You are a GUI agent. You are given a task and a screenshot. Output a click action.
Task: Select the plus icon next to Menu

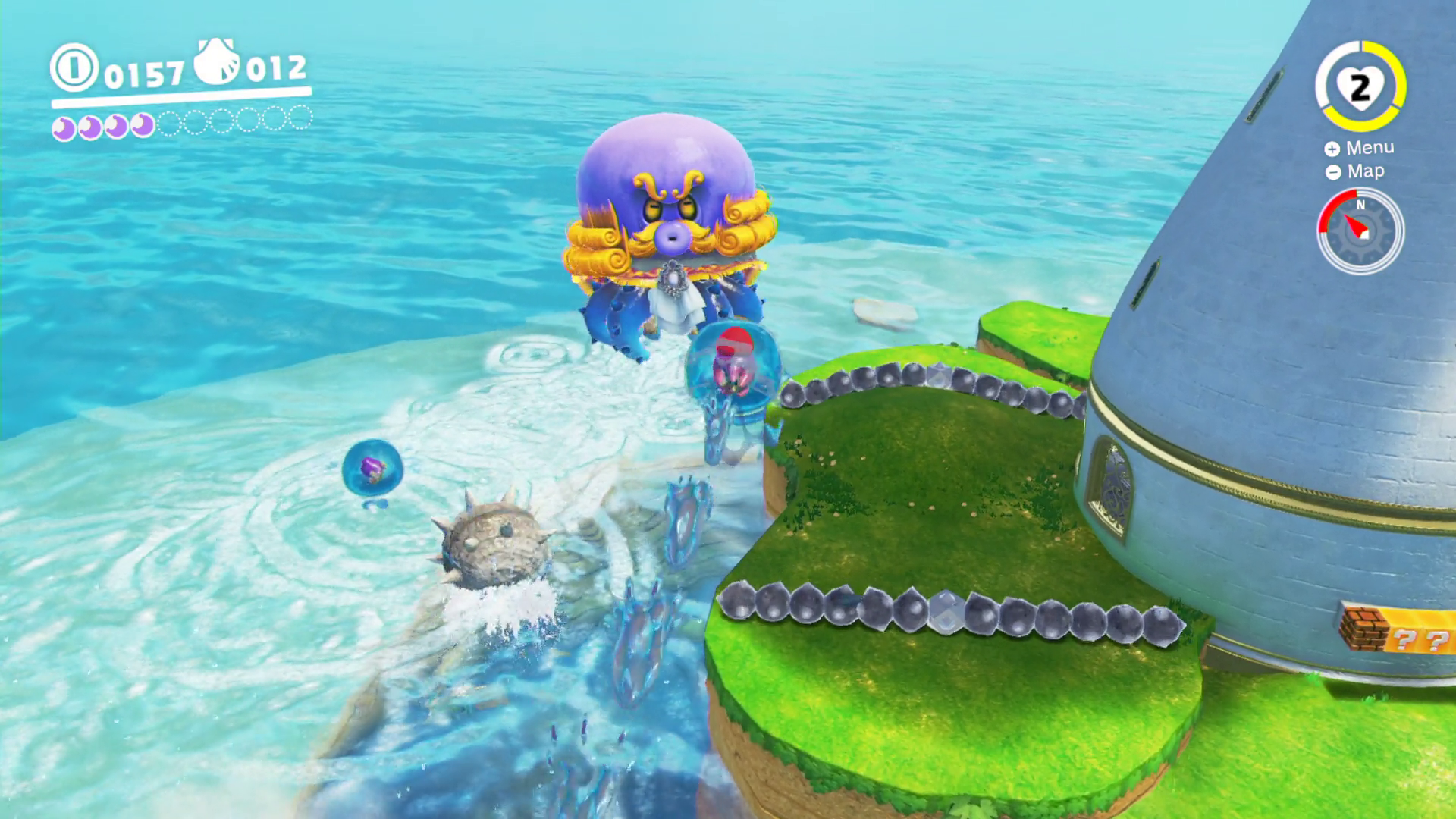click(x=1332, y=149)
